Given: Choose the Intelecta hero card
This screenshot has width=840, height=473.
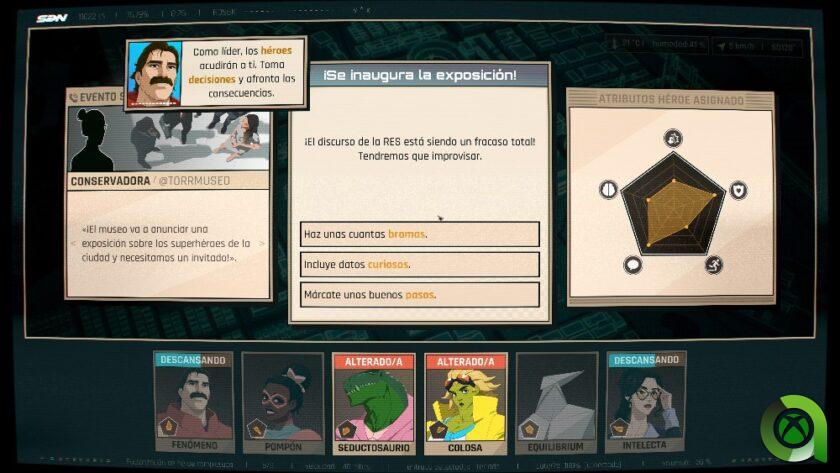Looking at the screenshot, I should pos(647,402).
